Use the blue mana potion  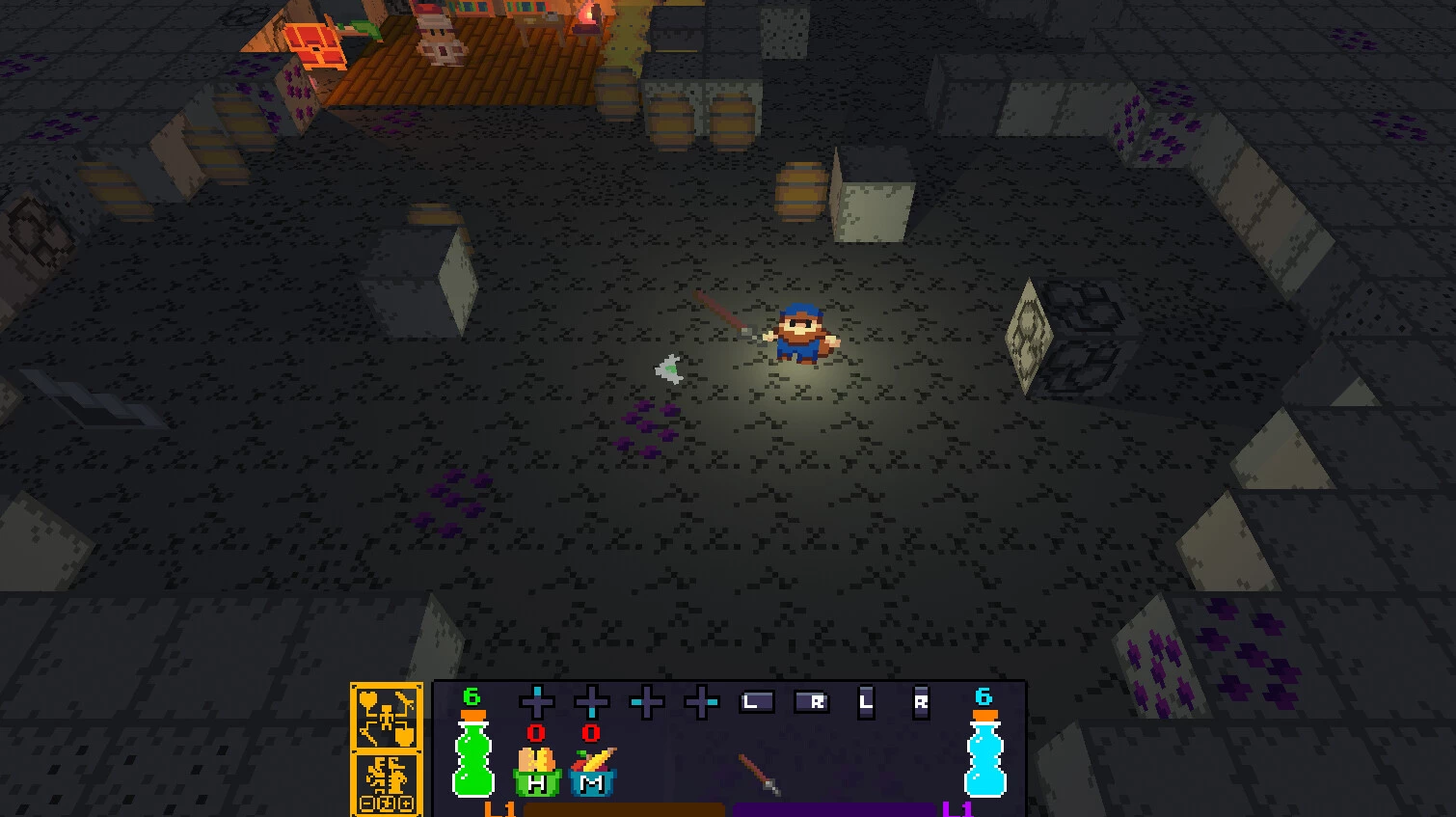pyautogui.click(x=984, y=756)
